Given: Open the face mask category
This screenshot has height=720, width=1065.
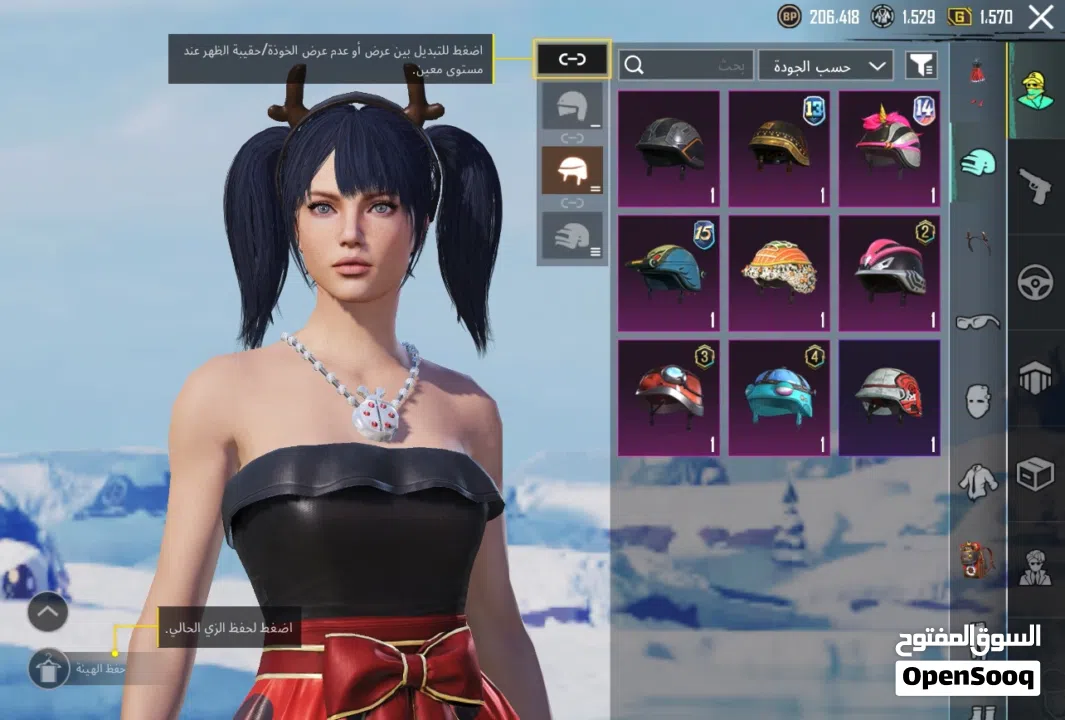Looking at the screenshot, I should point(977,400).
